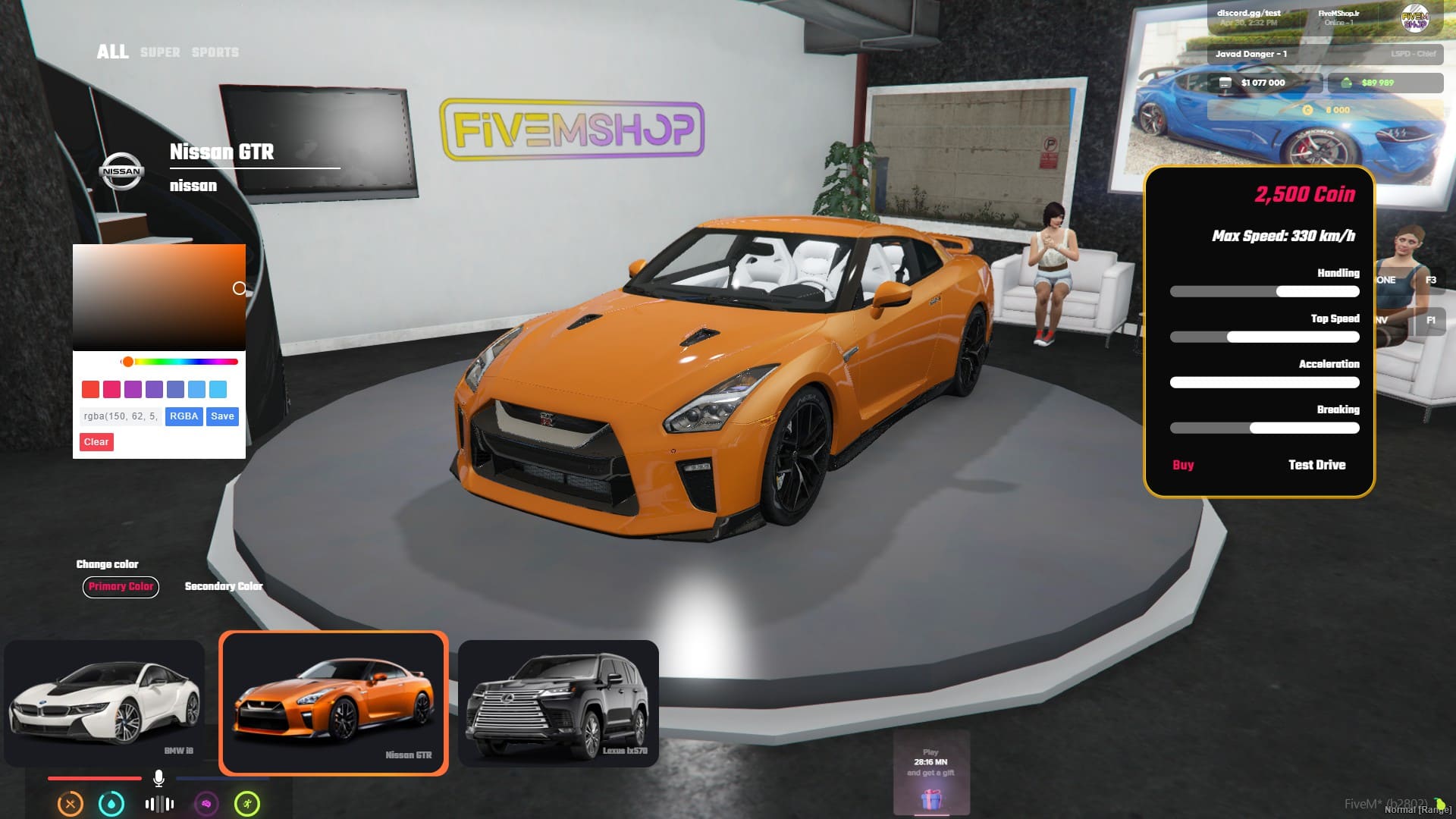Pick the Lexus lx570 card
This screenshot has width=1456, height=819.
coord(558,703)
